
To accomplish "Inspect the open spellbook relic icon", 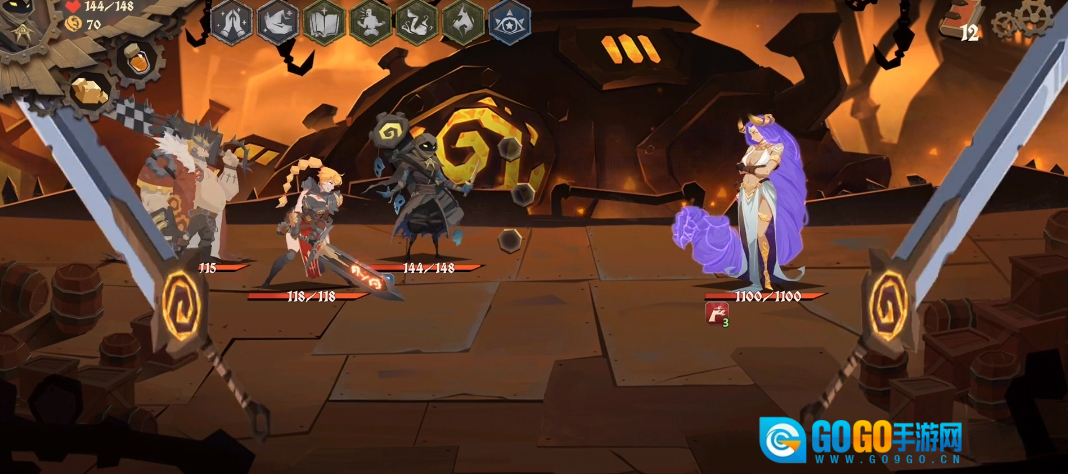I will click(324, 21).
